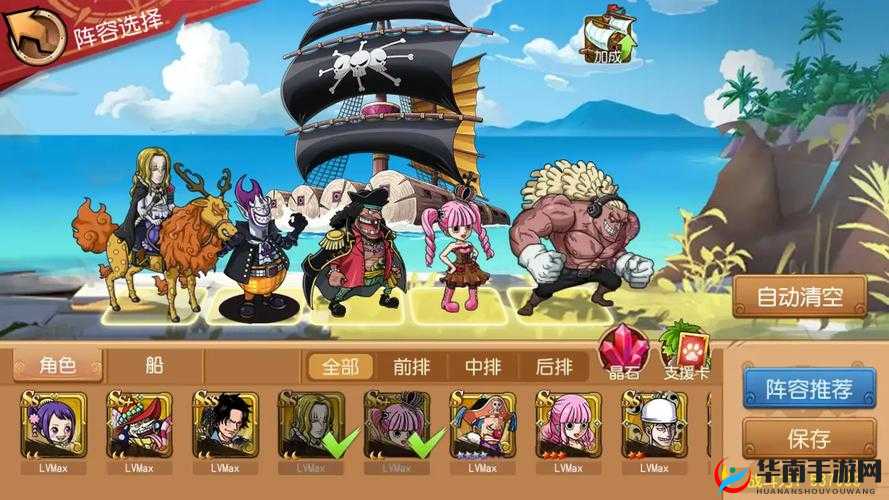Filter by 前排 front row

(412, 367)
